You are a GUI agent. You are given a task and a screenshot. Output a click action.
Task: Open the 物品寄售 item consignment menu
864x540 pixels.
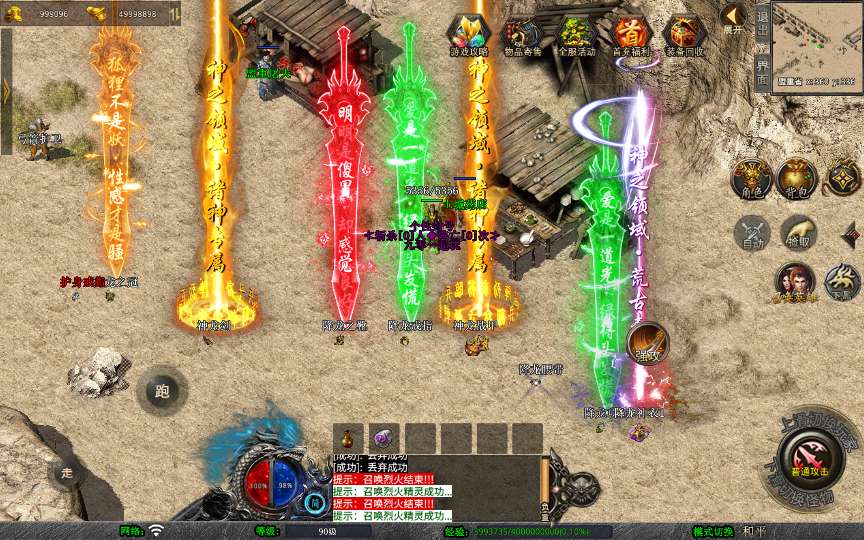tap(524, 35)
